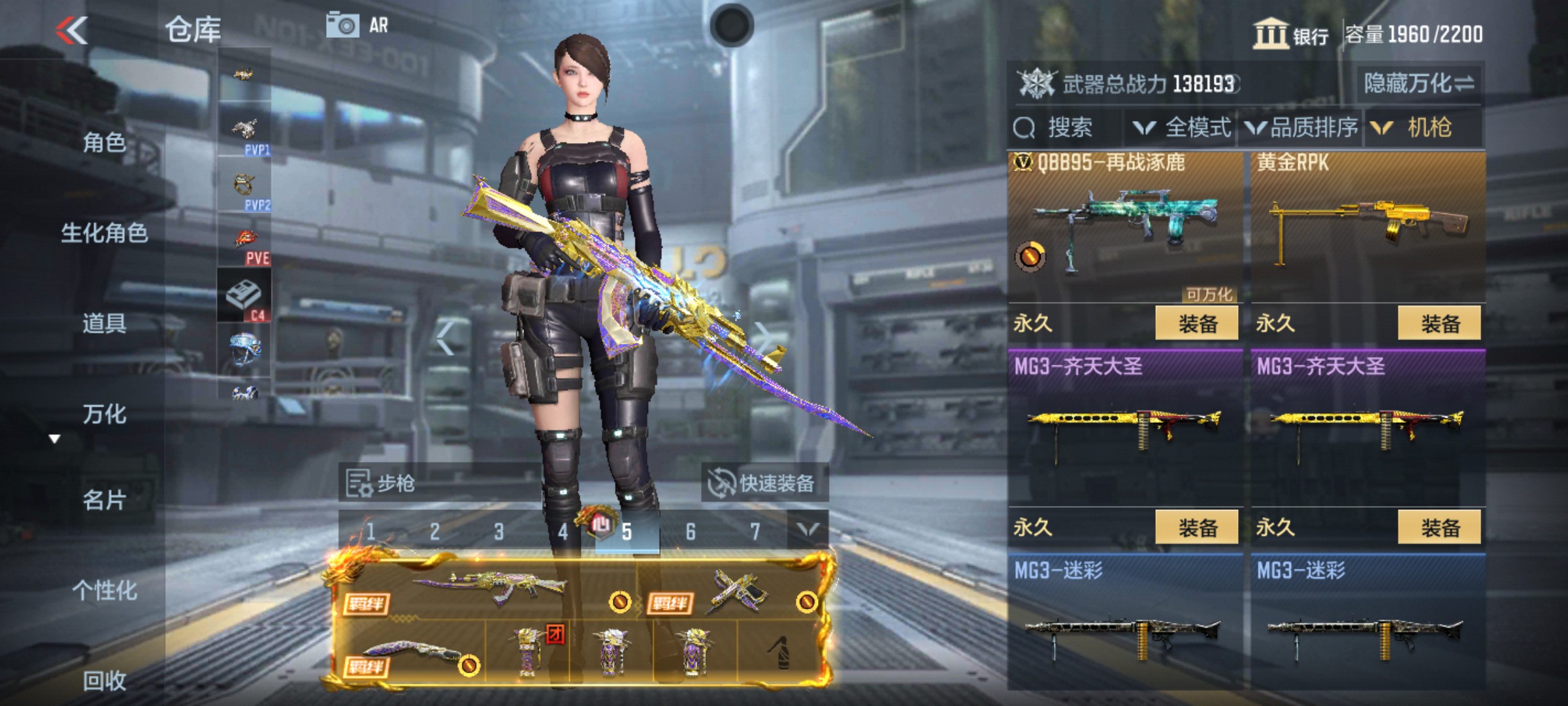Select the PVE loadout icon
Screen dimensions: 1568x706
[244, 242]
